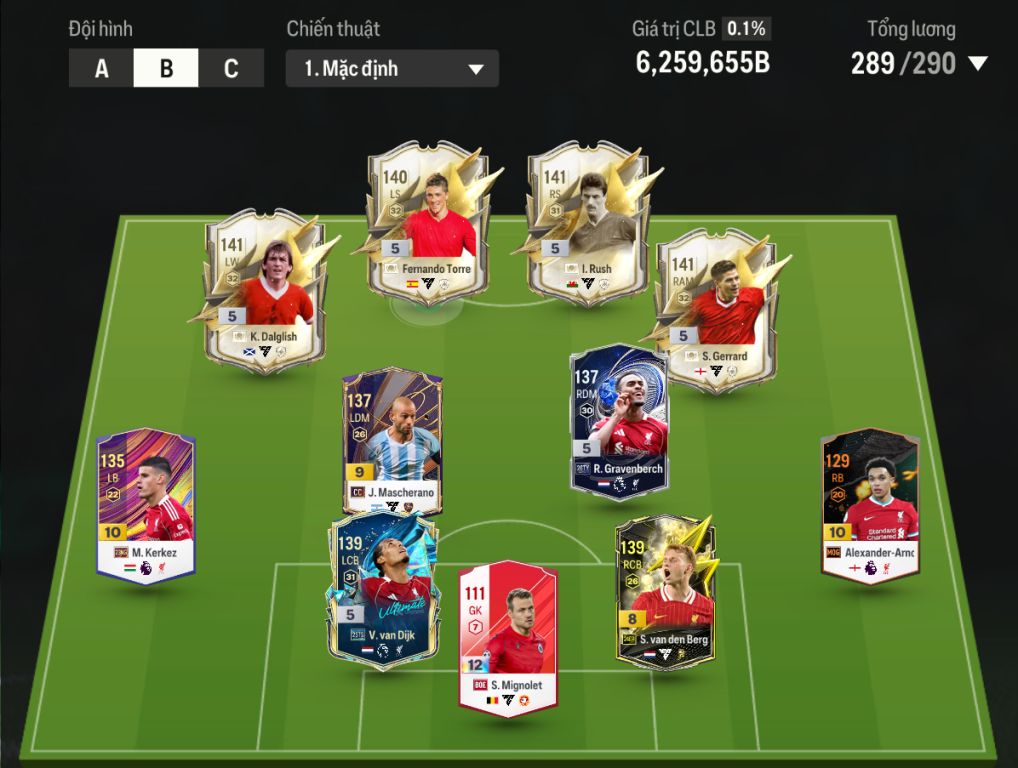Open the Mặc định tactics dropdown
This screenshot has height=768, width=1018.
click(392, 69)
